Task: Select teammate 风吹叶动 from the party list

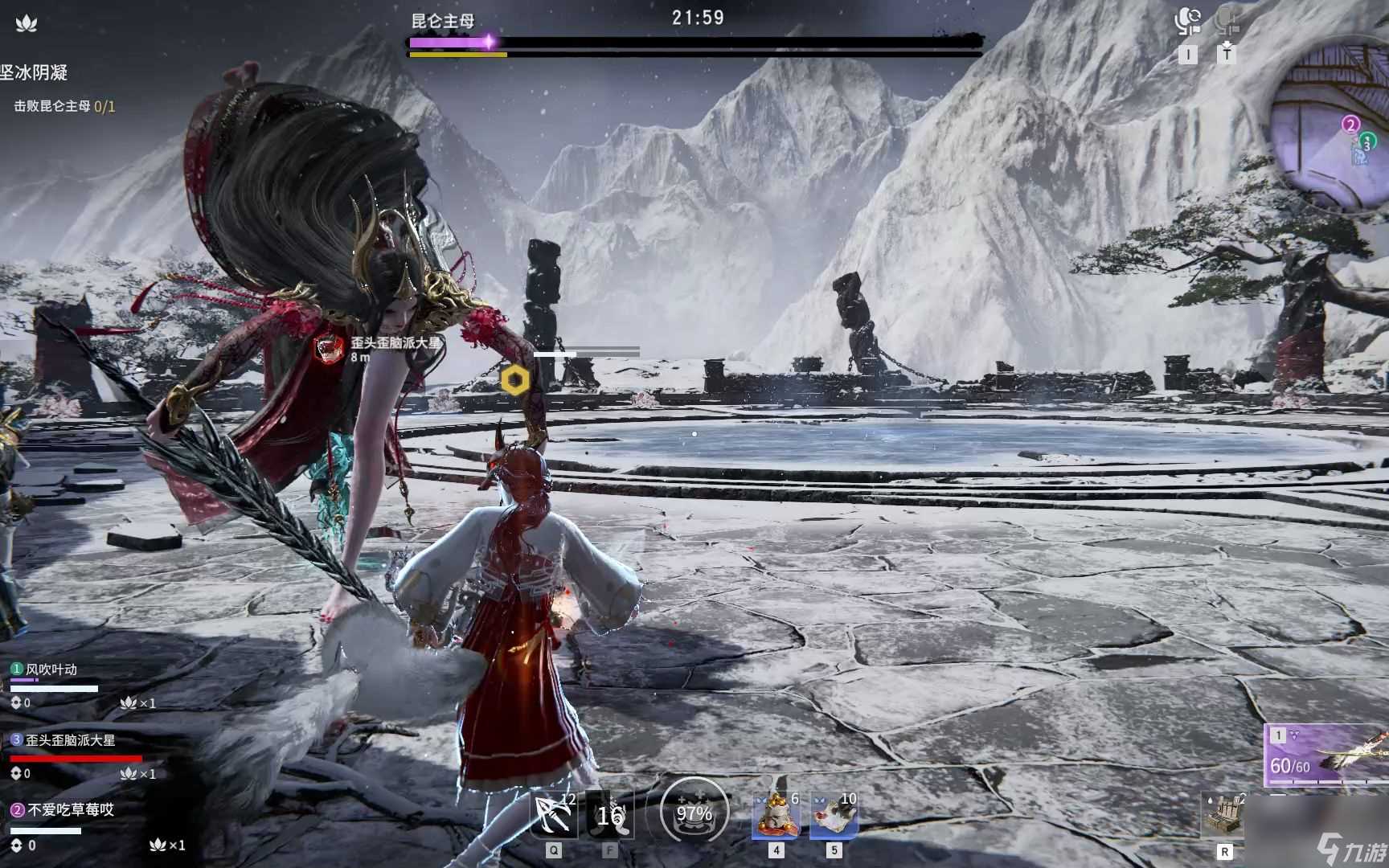Action: point(51,668)
